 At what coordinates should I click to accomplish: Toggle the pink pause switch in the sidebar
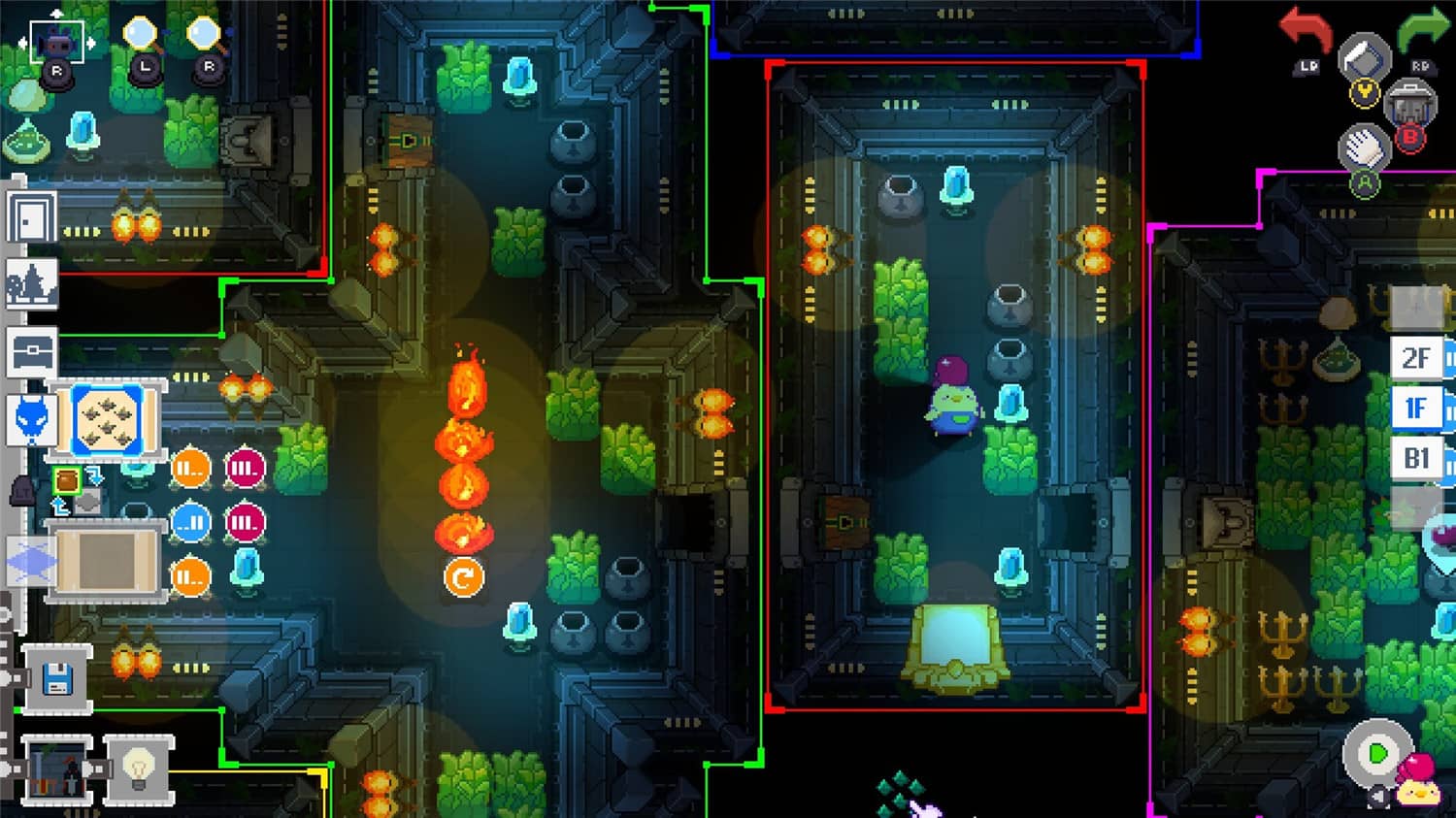[246, 470]
